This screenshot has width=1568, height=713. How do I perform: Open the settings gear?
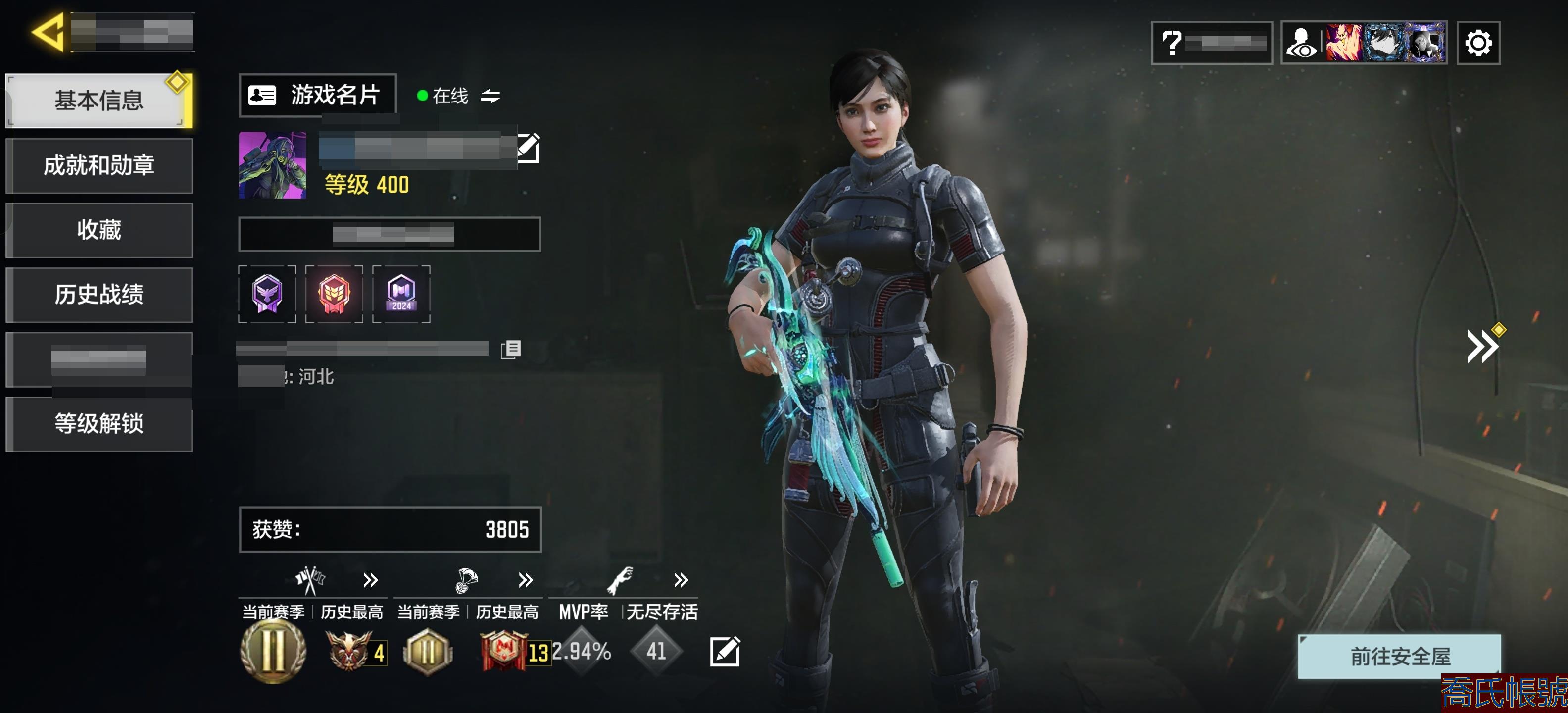click(x=1478, y=43)
